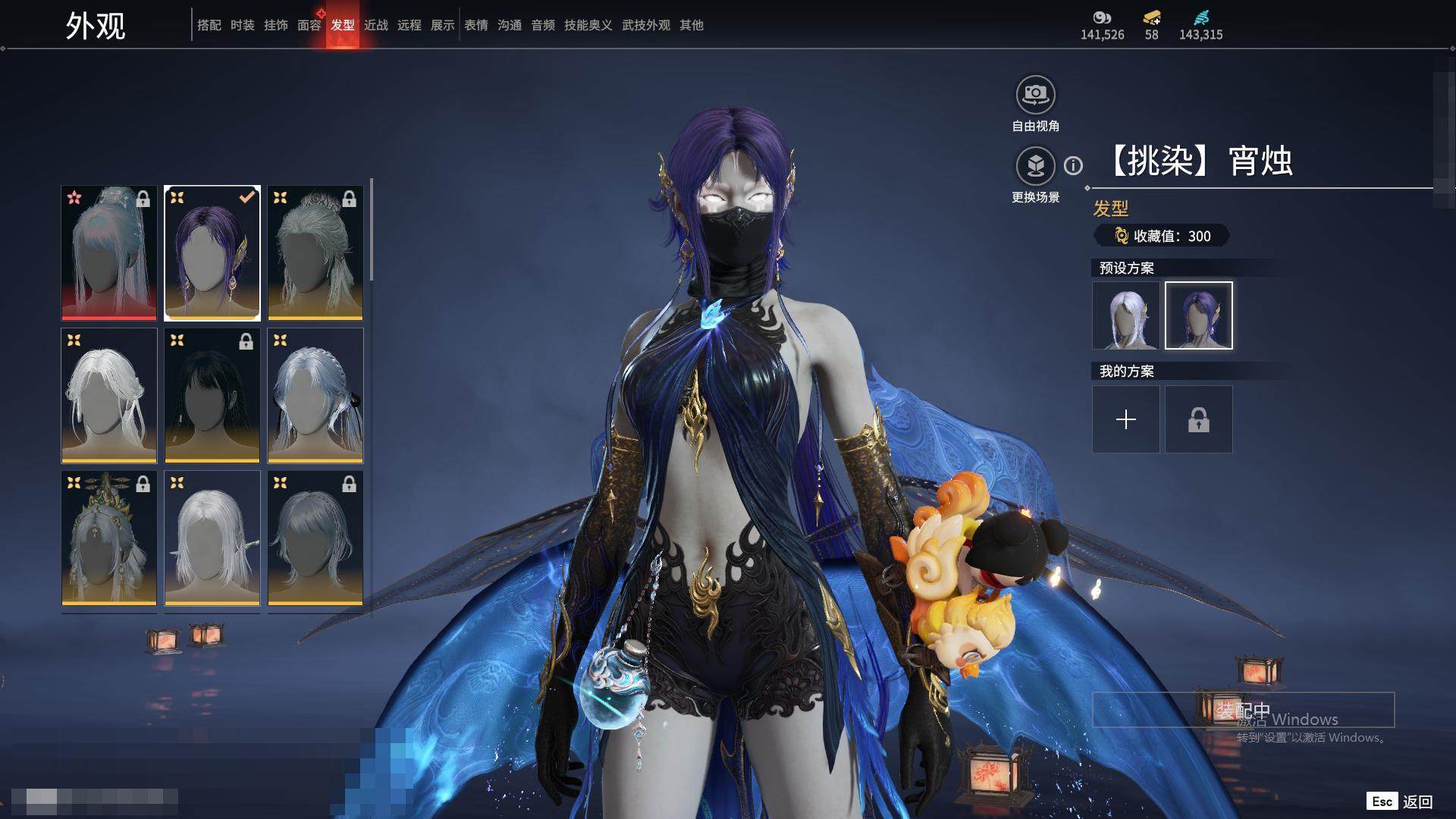Go to the 面容 tab
This screenshot has width=1456, height=819.
(x=309, y=25)
